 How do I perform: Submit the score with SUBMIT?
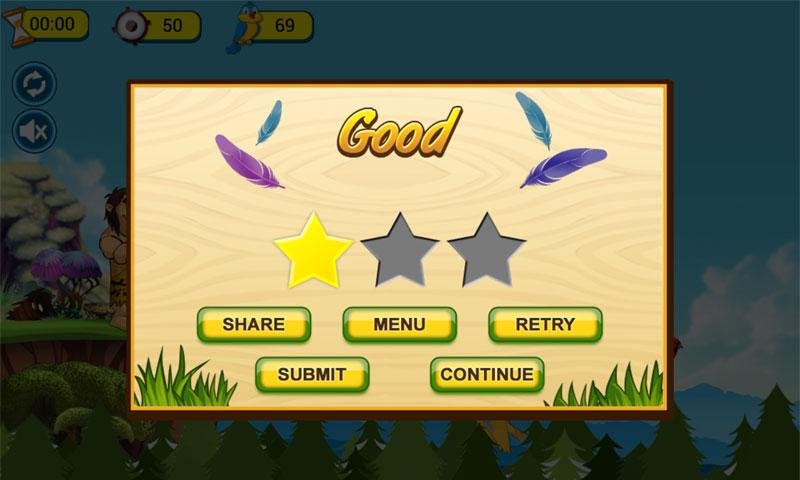point(312,375)
